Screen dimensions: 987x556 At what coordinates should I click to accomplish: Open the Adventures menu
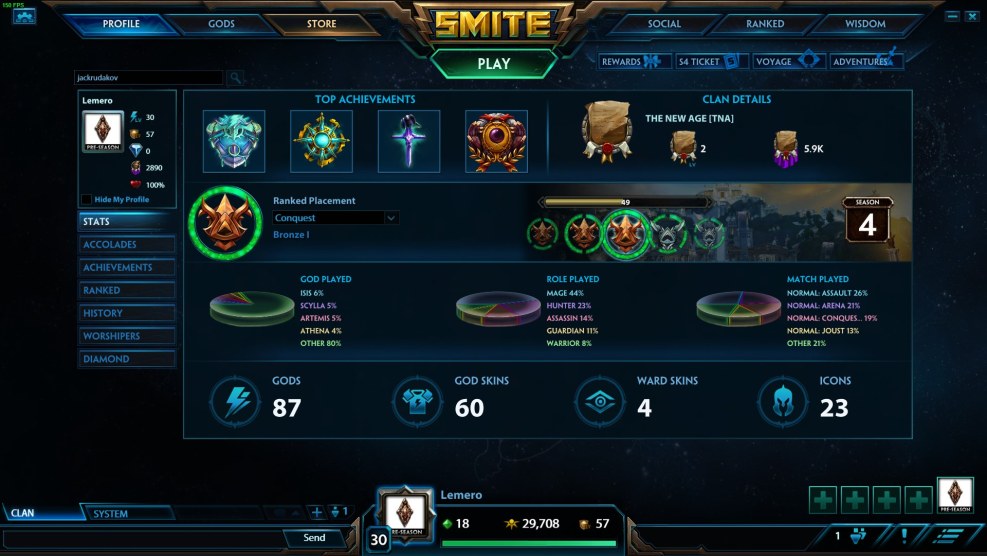click(866, 61)
